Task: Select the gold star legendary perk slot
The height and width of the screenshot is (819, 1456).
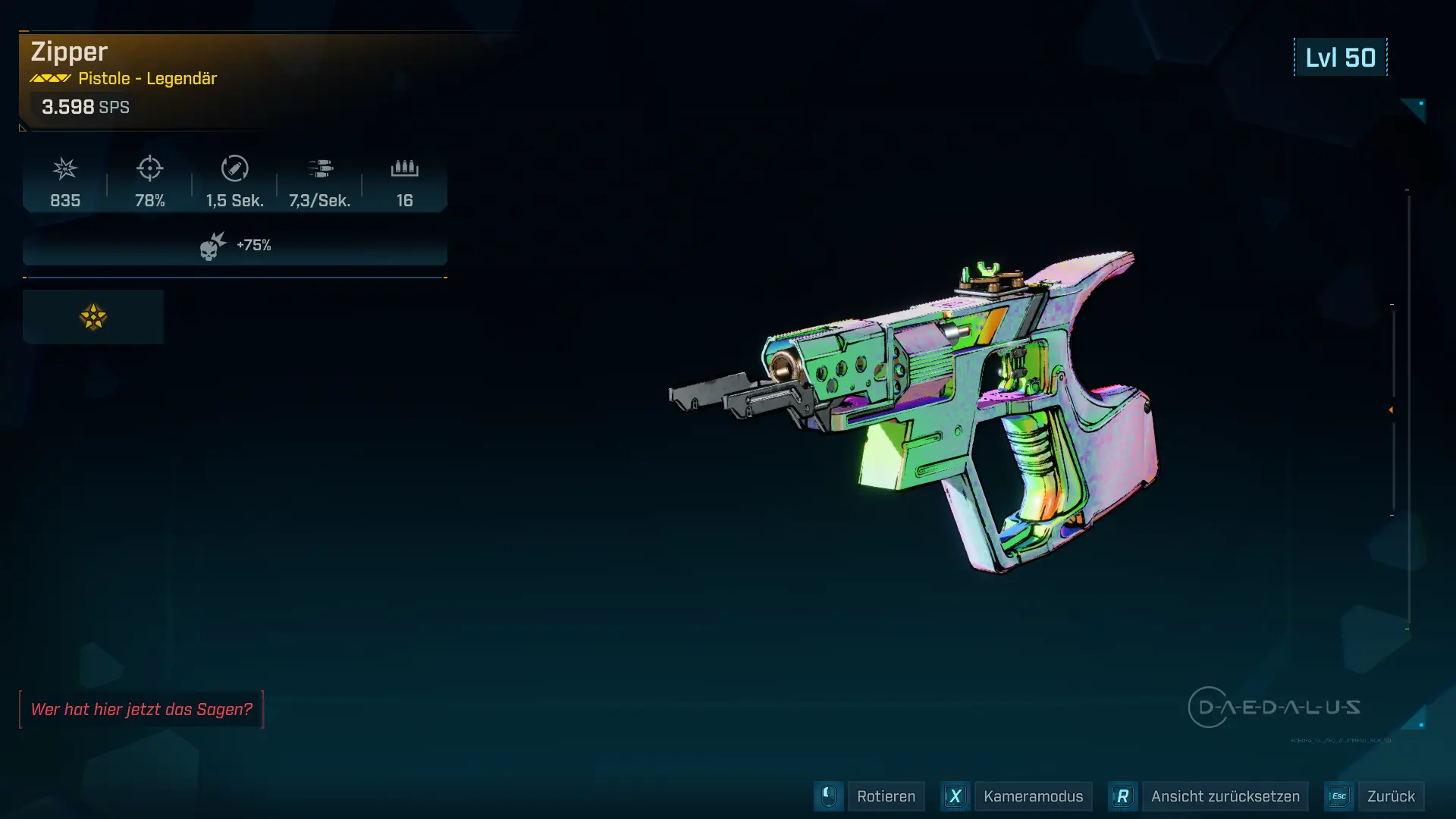Action: [x=93, y=317]
